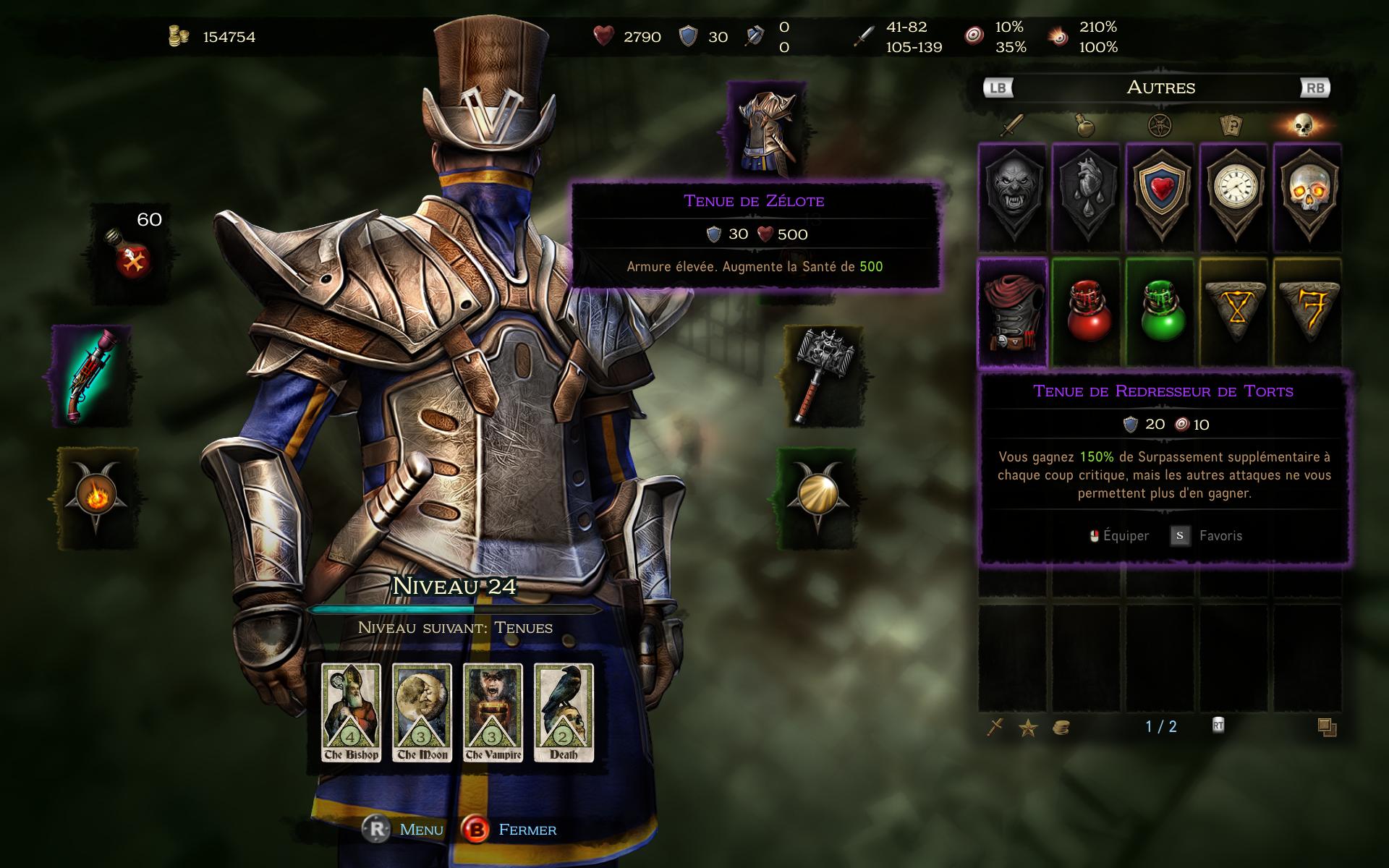Screen dimensions: 1389x868
Task: Select the red potion inventory slot
Action: pos(1087,312)
